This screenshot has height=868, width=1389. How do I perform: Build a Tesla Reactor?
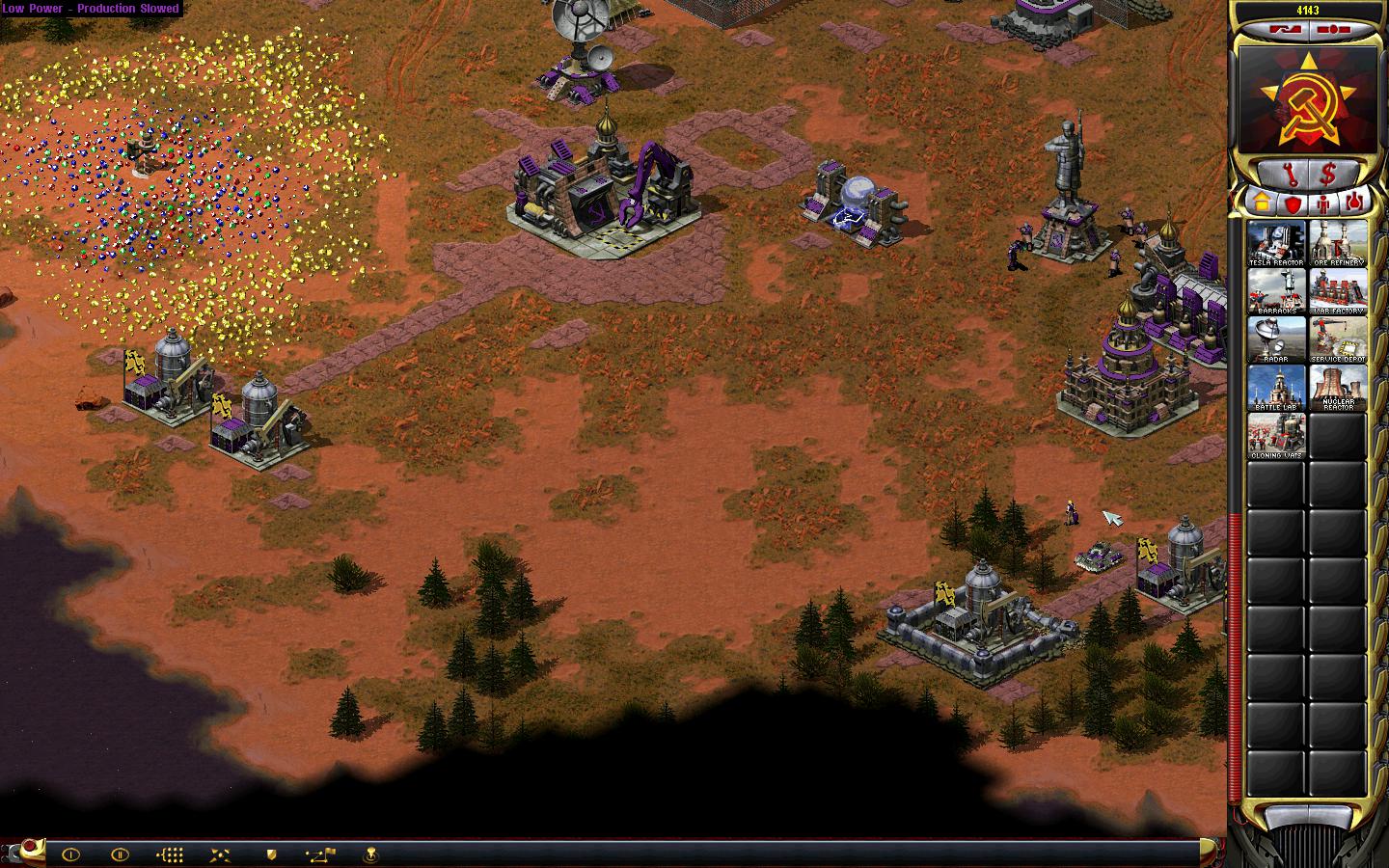[1276, 242]
